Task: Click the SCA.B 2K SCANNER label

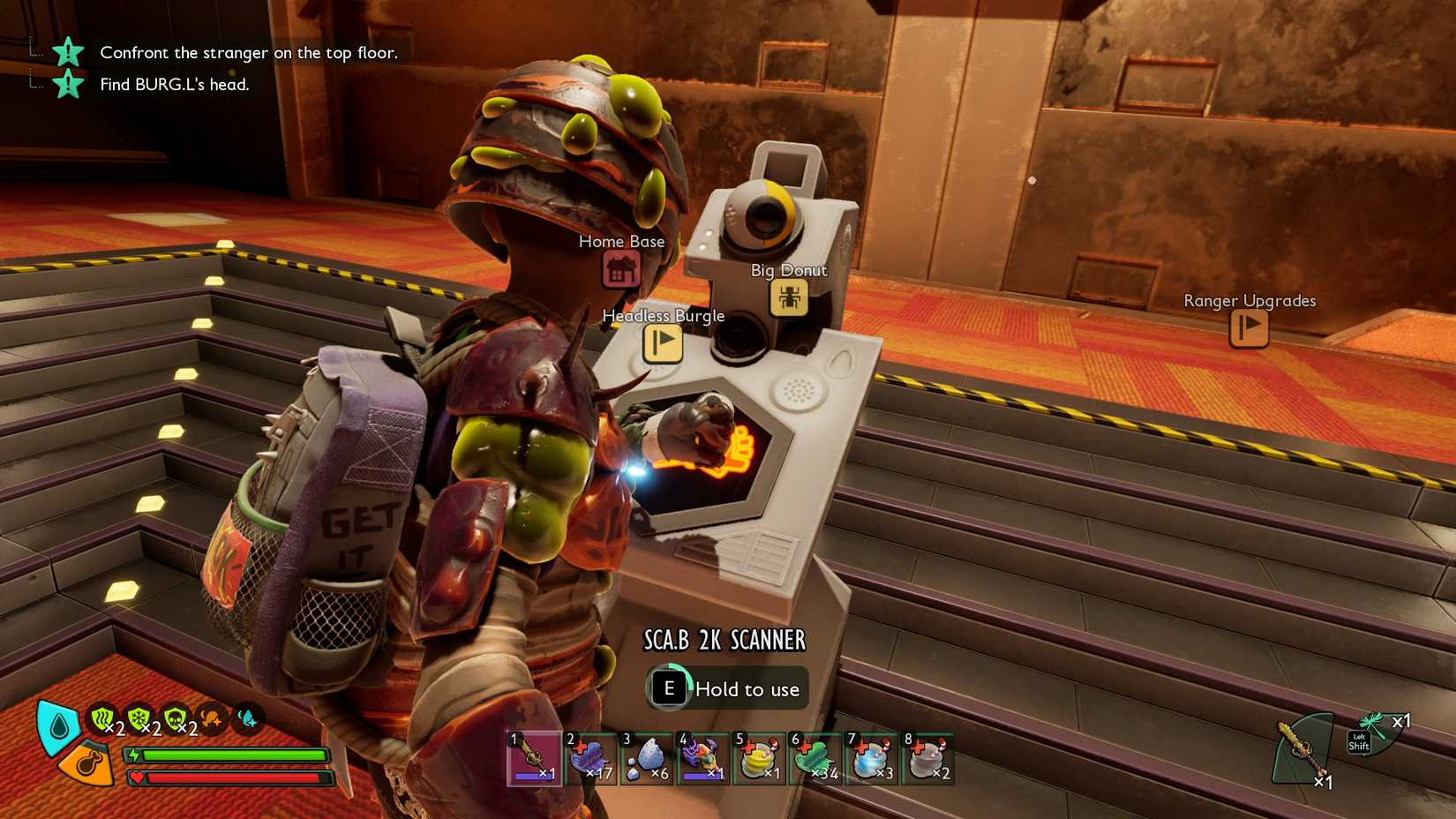Action: [724, 639]
